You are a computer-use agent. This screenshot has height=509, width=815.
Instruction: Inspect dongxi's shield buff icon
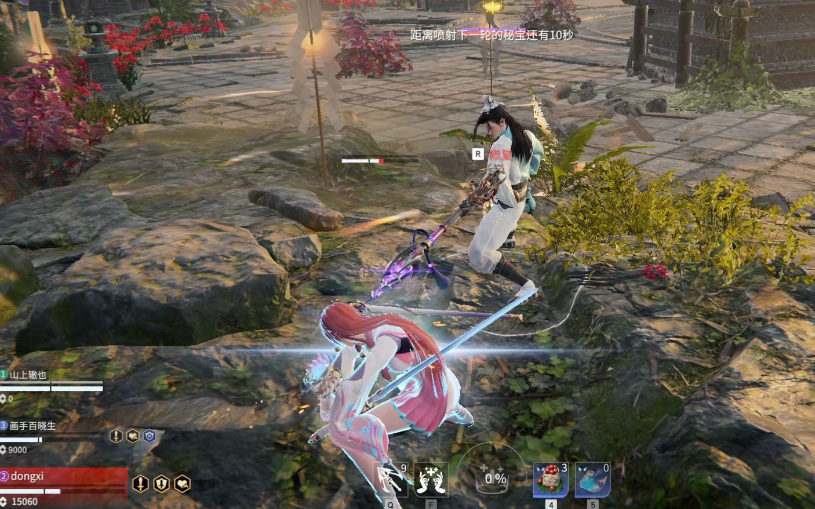click(162, 484)
